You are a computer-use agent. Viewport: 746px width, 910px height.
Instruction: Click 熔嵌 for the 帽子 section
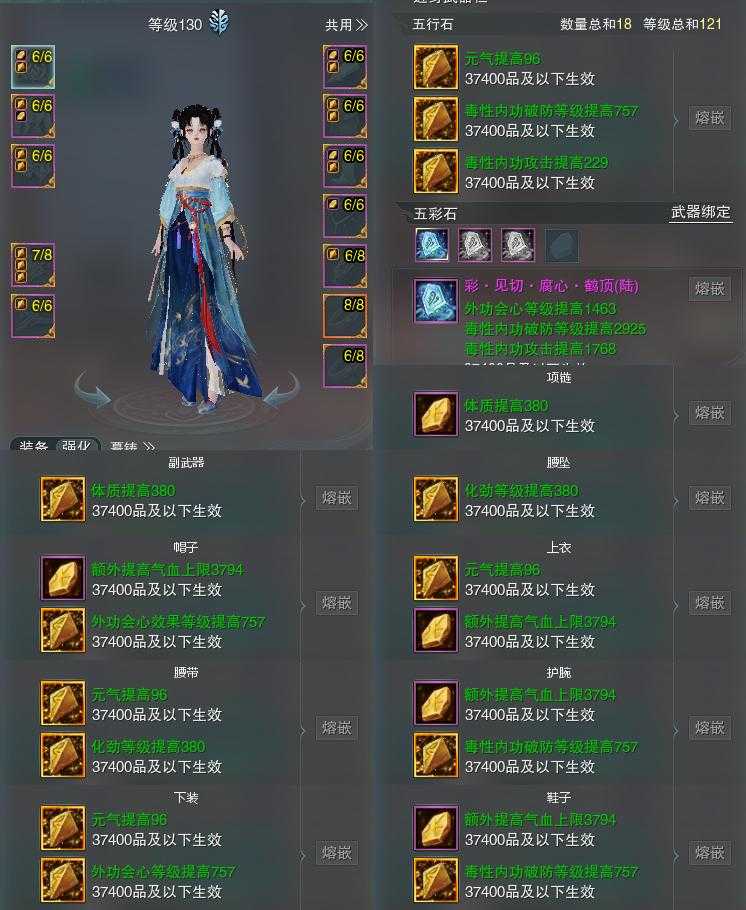(336, 603)
